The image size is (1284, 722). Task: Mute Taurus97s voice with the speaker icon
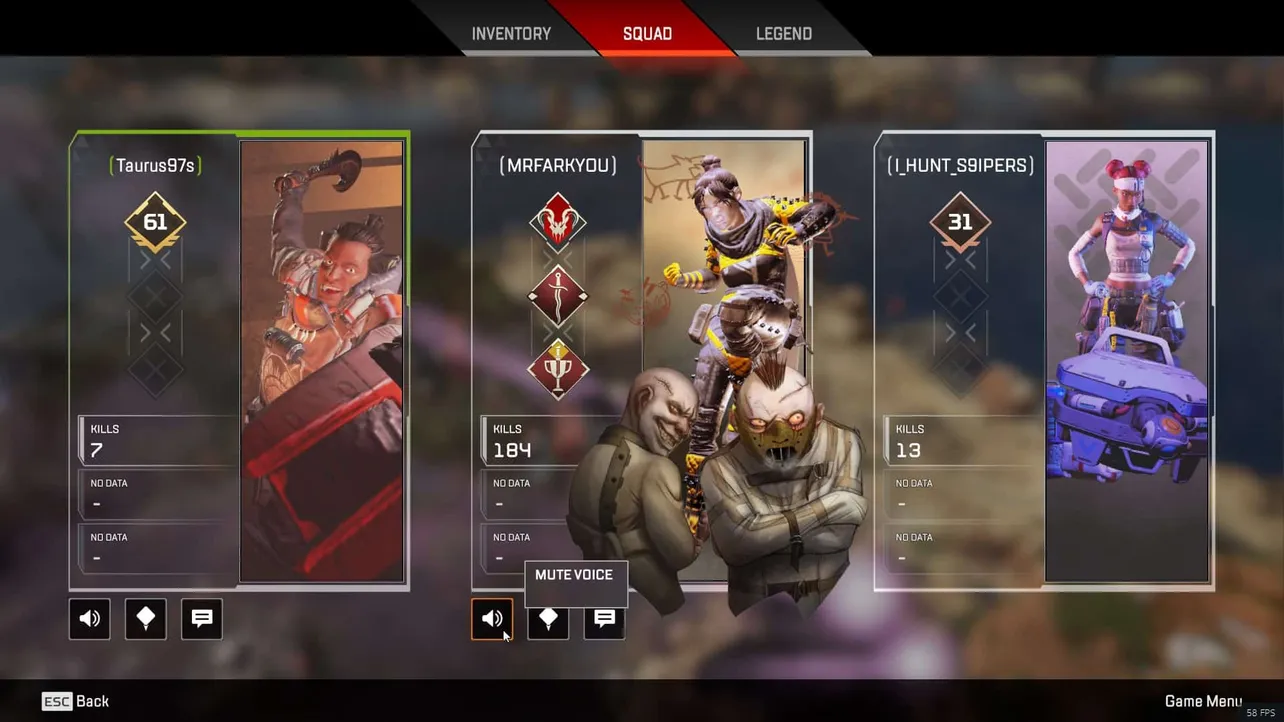click(89, 619)
